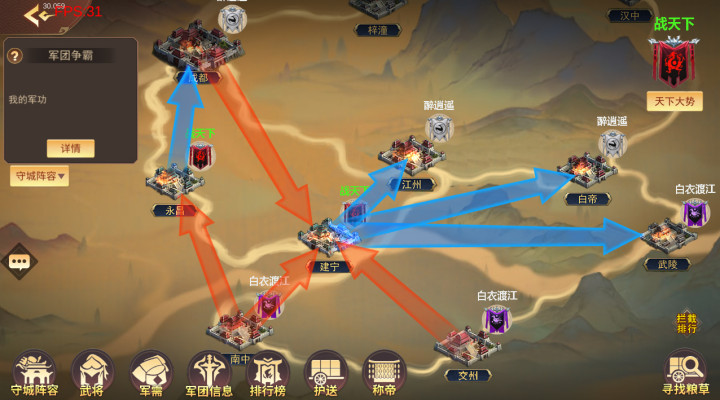Open 守城阵容 in the bottom bar
The width and height of the screenshot is (720, 400).
[x=34, y=372]
